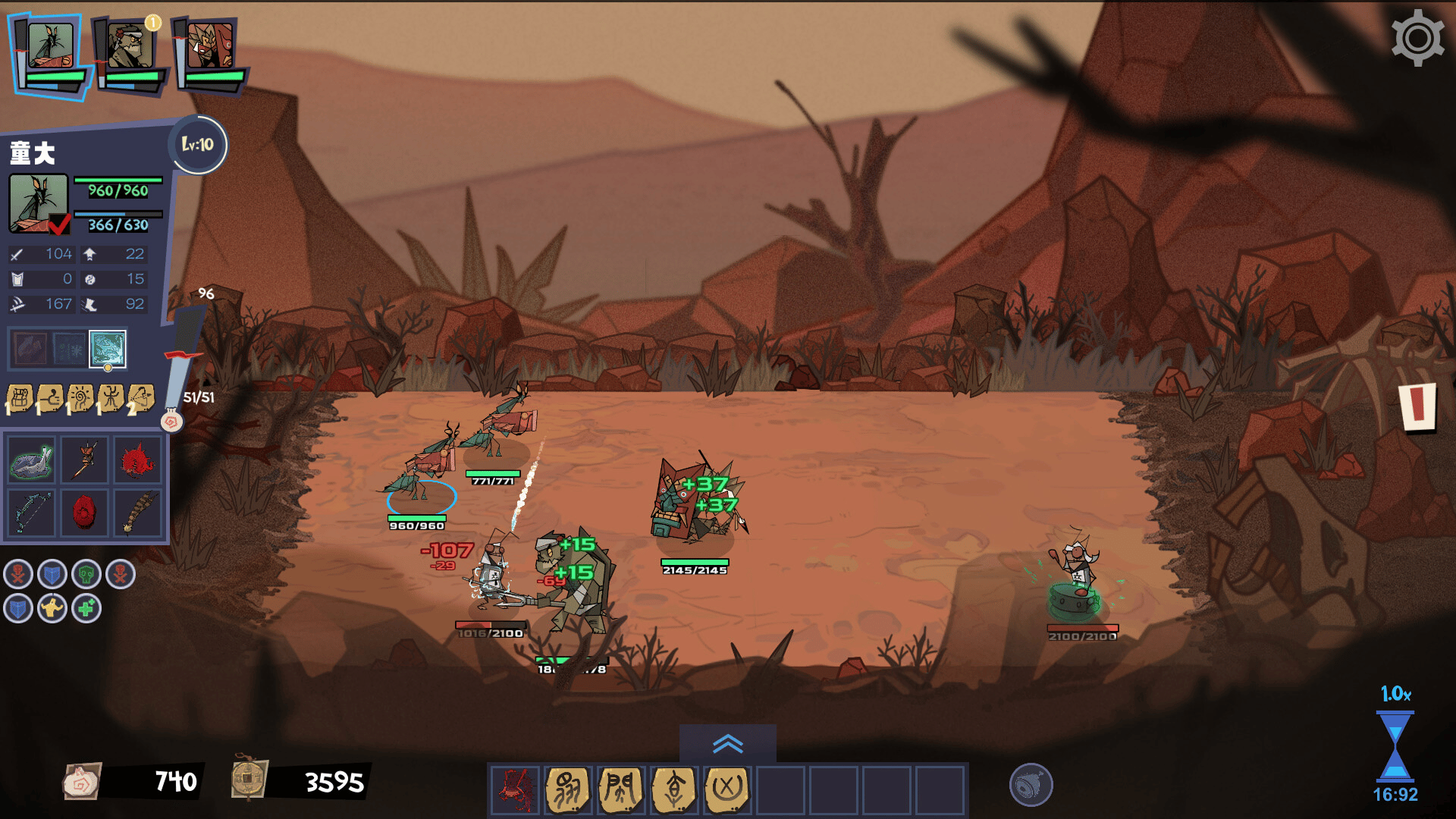Toggle the hourglass battle speed control
The height and width of the screenshot is (819, 1456).
tap(1395, 745)
